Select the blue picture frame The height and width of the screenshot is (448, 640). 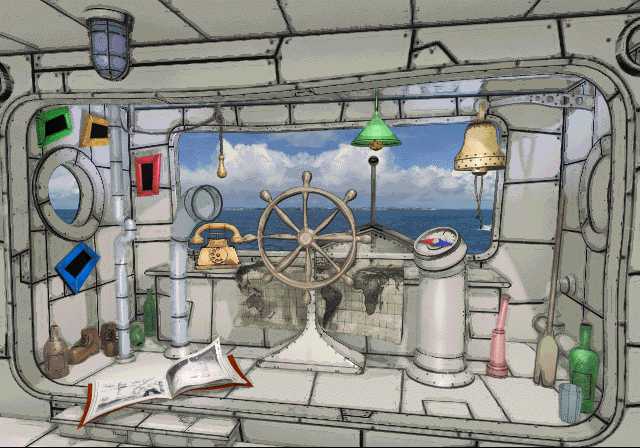coord(77,267)
